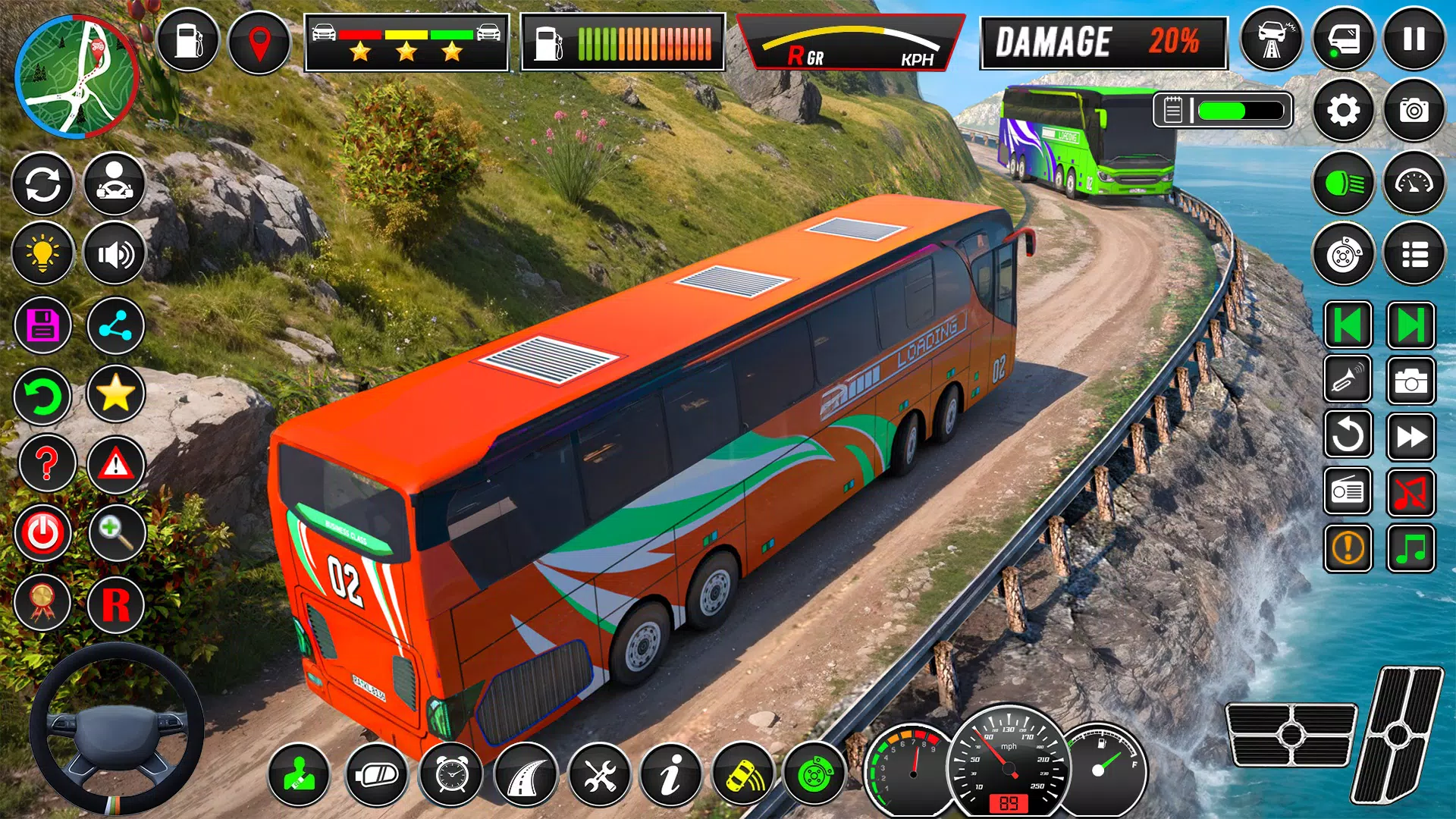Click the steering wheel control
This screenshot has height=819, width=1456.
pos(116,730)
